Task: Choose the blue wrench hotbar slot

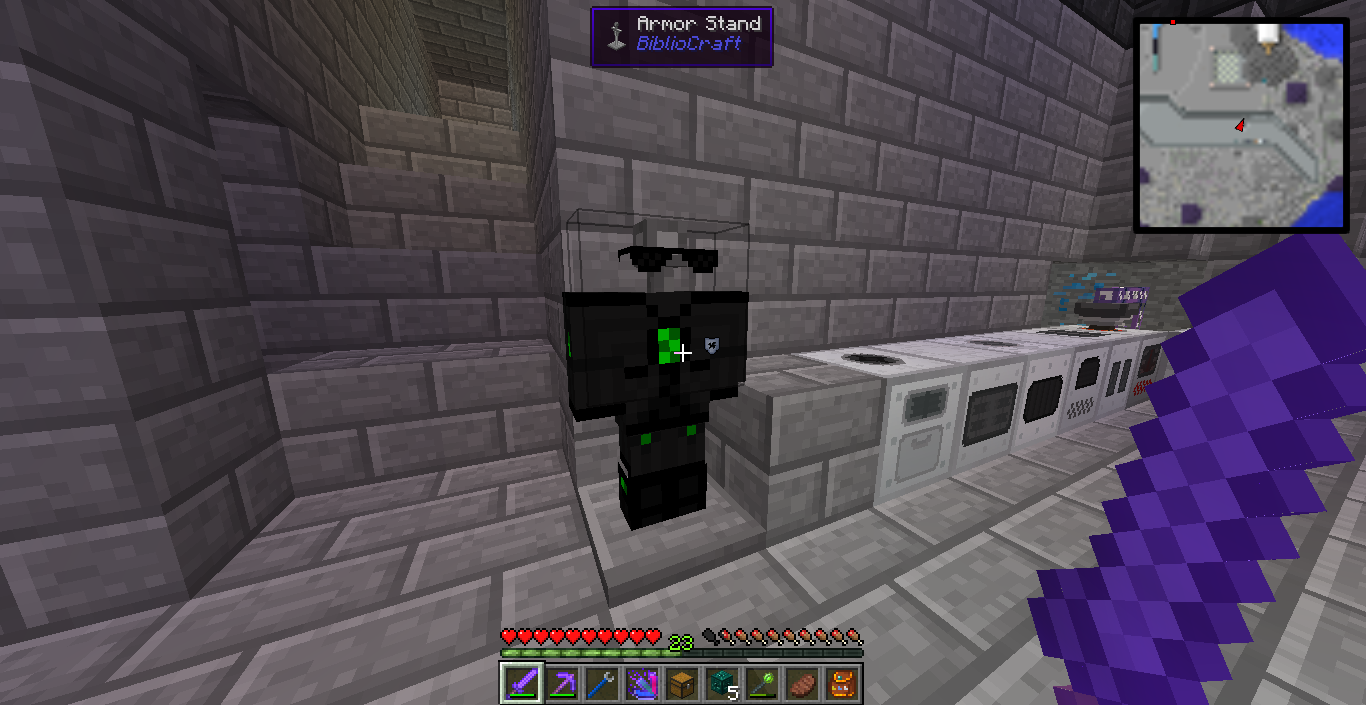Action: [601, 683]
